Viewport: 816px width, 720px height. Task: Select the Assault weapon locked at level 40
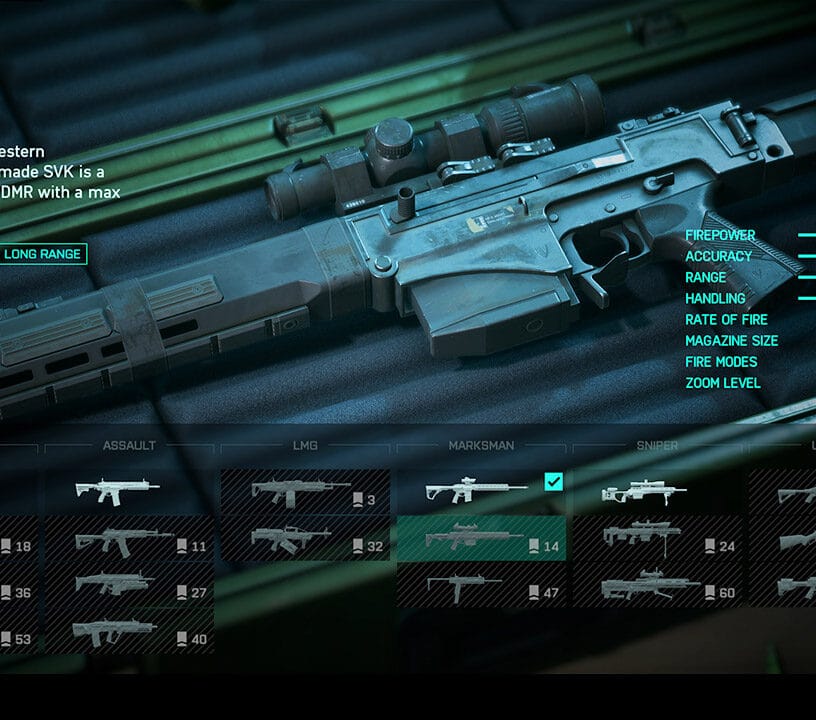tap(130, 633)
